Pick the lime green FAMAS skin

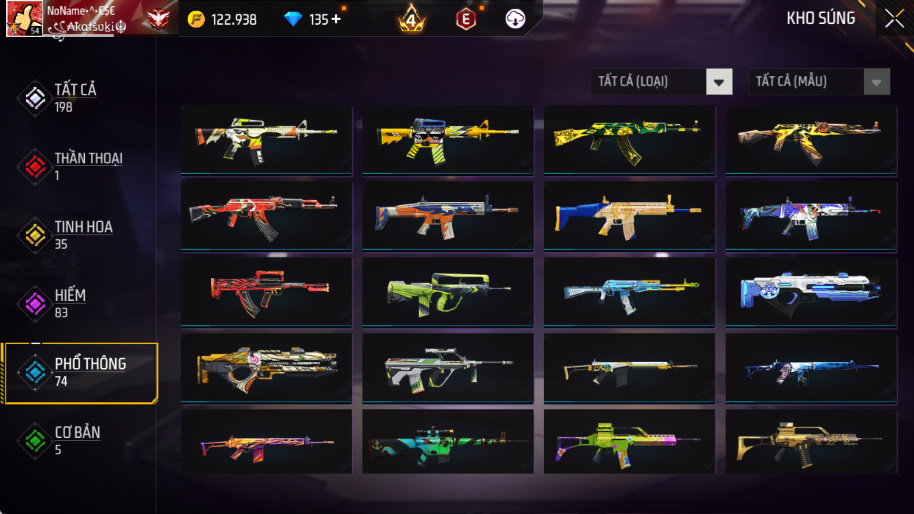(x=447, y=290)
